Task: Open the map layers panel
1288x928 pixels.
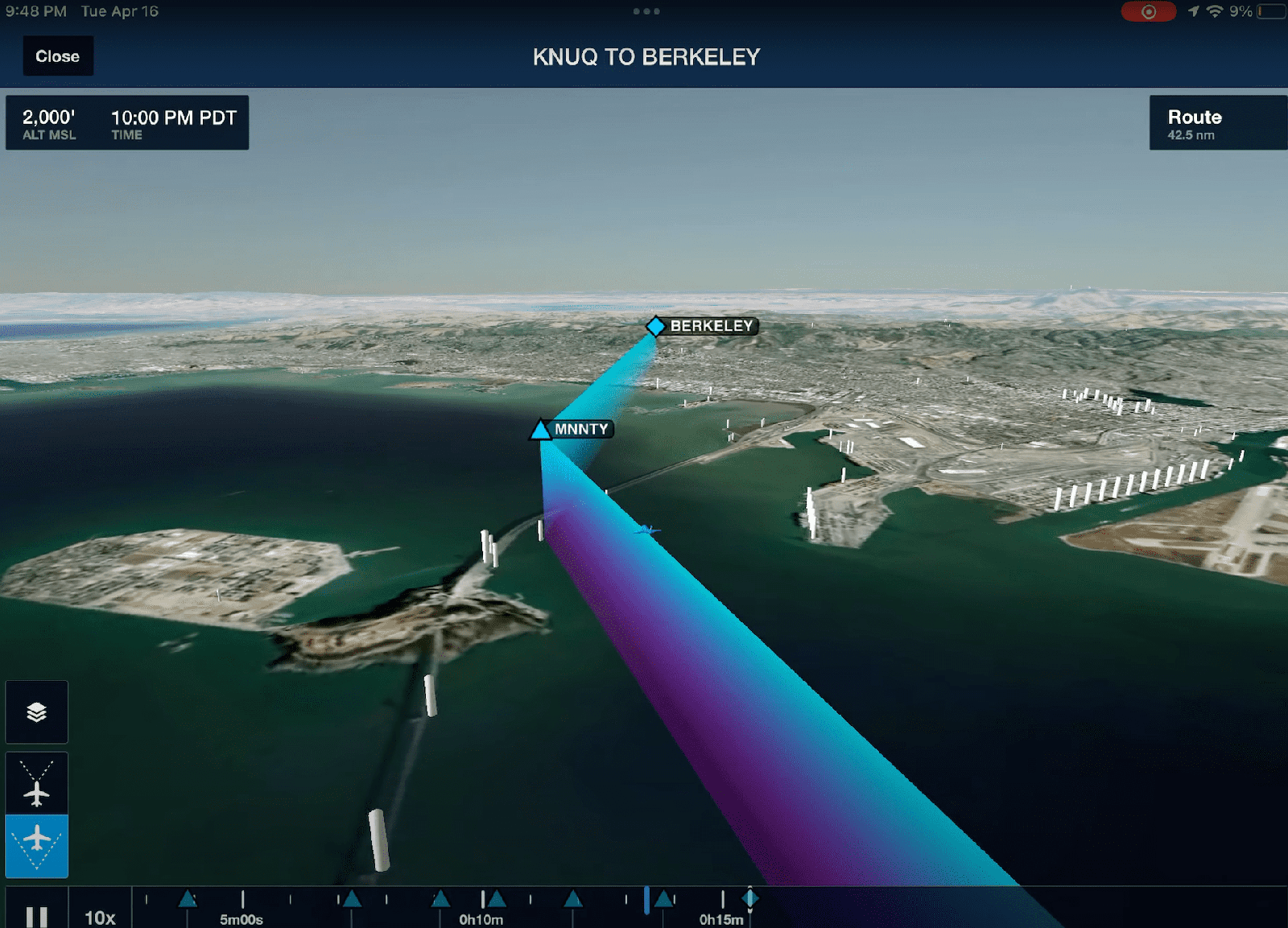Action: (x=36, y=711)
